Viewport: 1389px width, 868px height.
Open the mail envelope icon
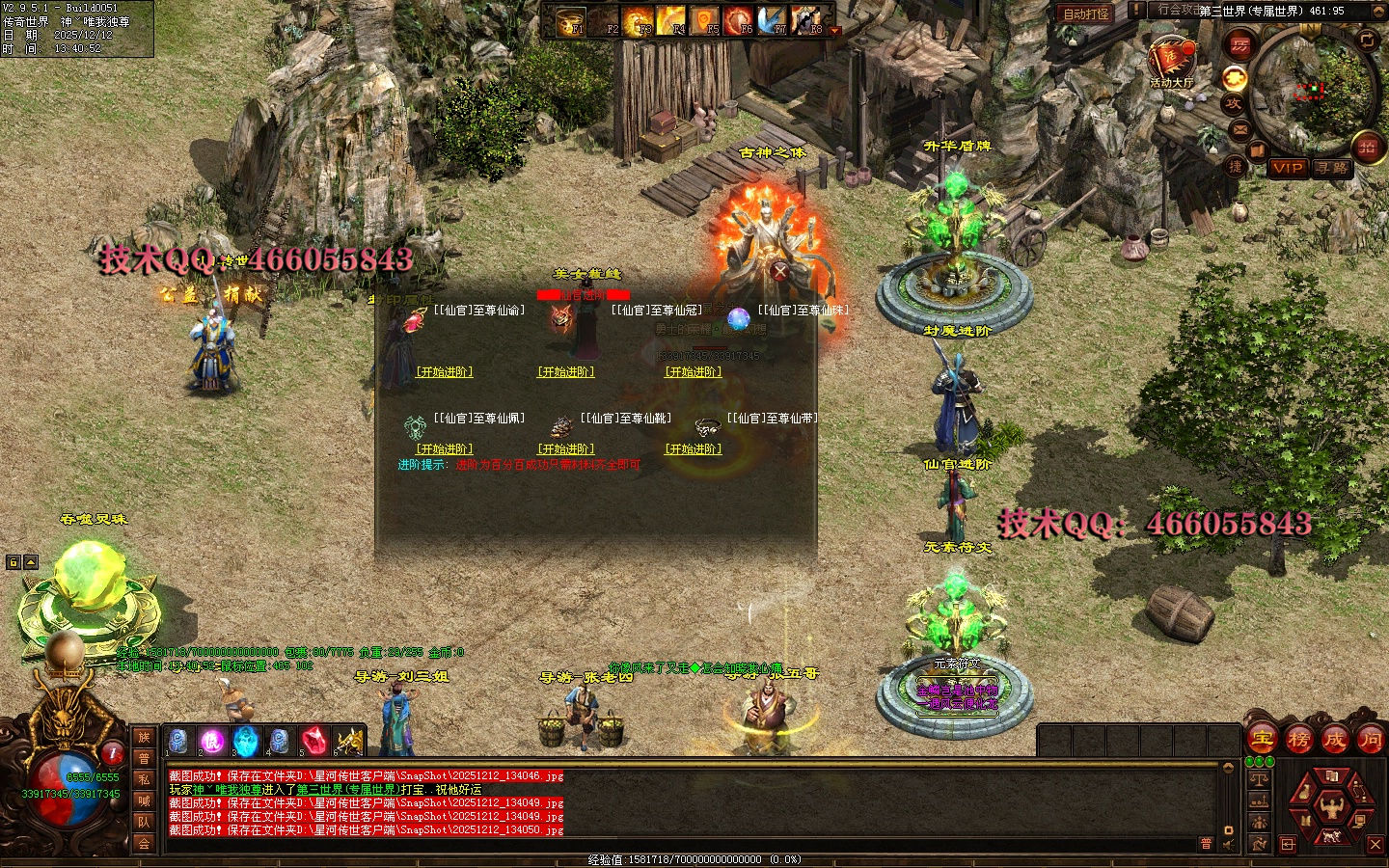click(x=1239, y=128)
